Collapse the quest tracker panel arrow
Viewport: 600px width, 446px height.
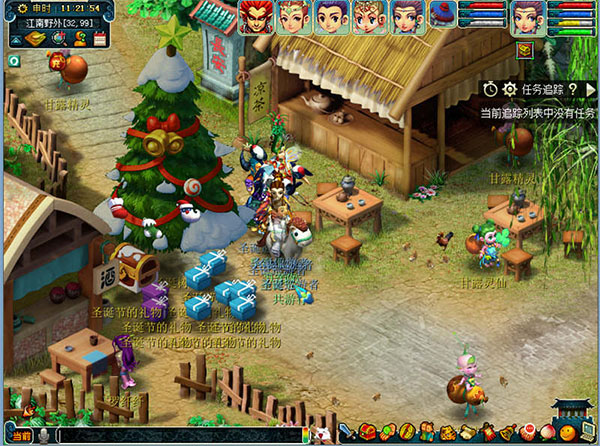pyautogui.click(x=592, y=90)
